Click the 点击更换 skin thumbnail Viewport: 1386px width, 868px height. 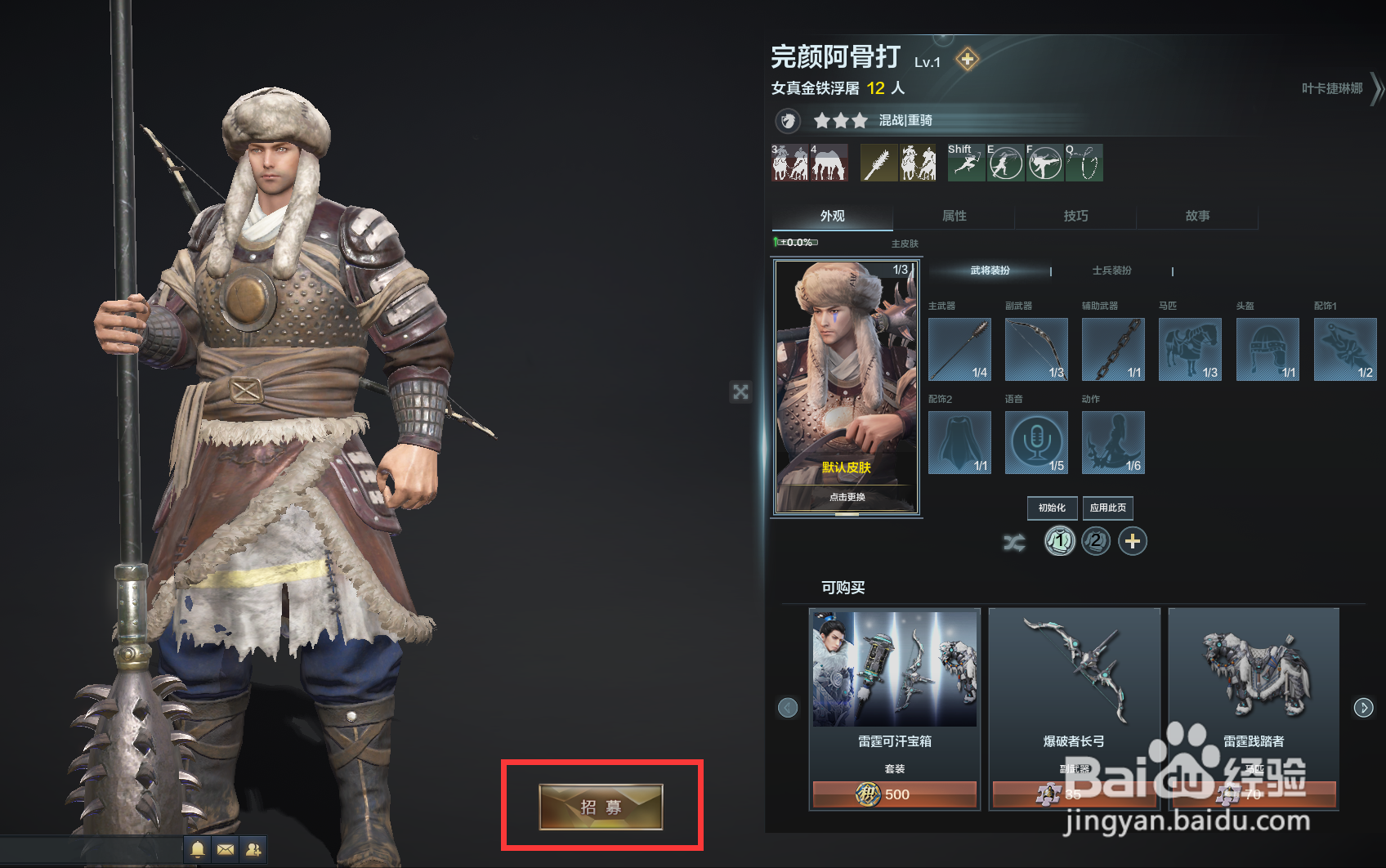tap(846, 496)
